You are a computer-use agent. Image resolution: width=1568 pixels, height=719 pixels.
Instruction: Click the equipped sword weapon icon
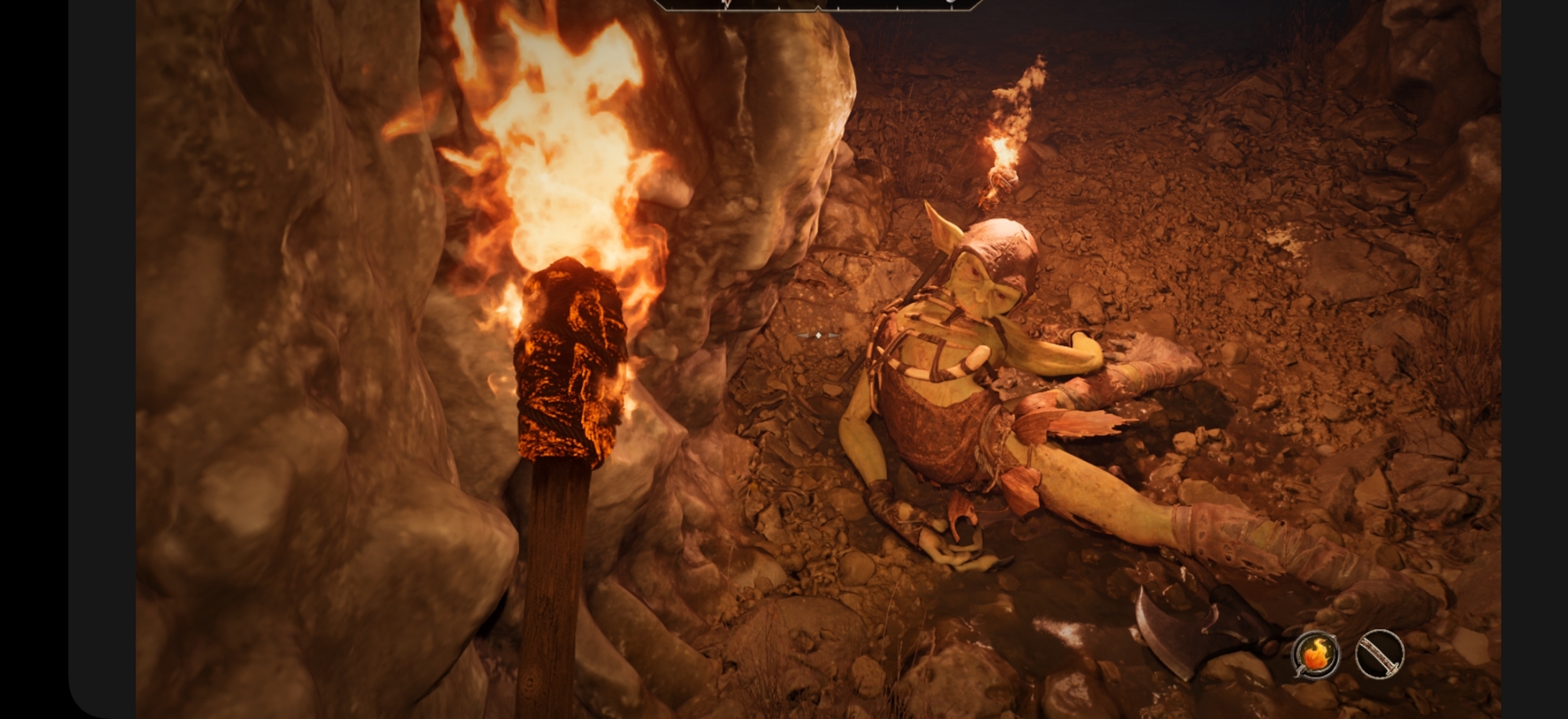pyautogui.click(x=1379, y=654)
